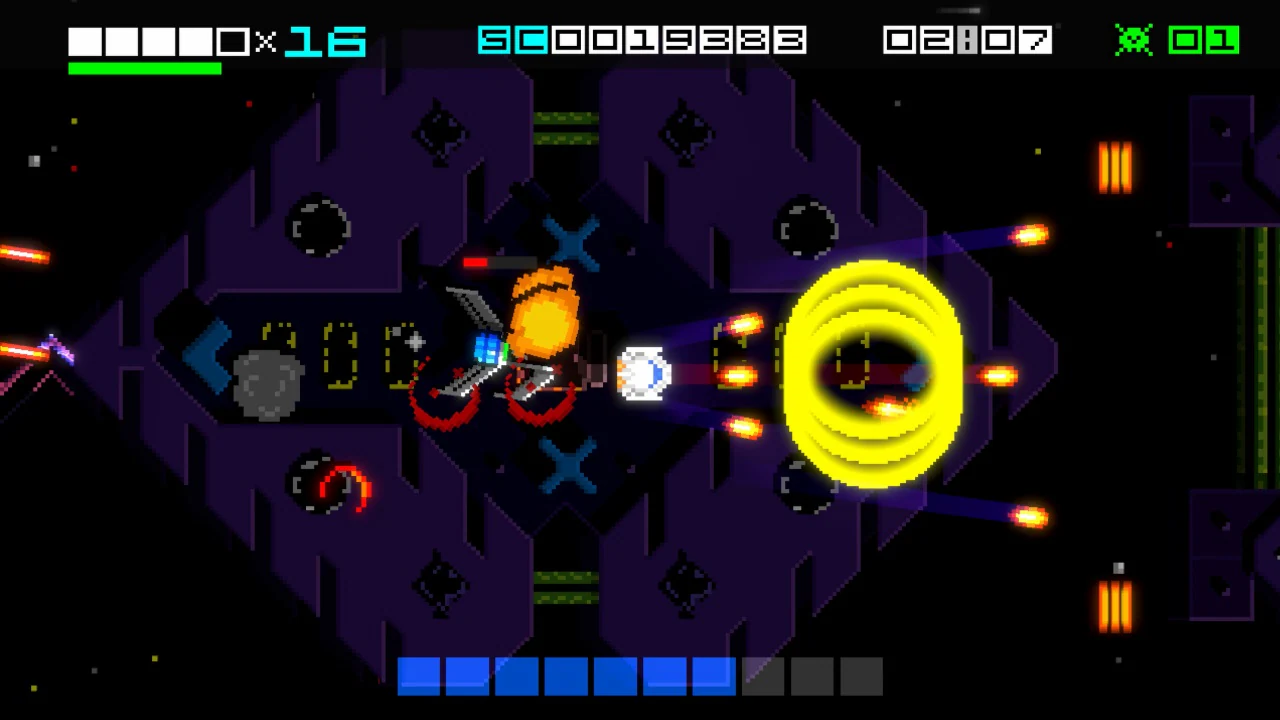Click the green alien icon near the level counter
This screenshot has width=1280, height=720.
[x=1134, y=40]
